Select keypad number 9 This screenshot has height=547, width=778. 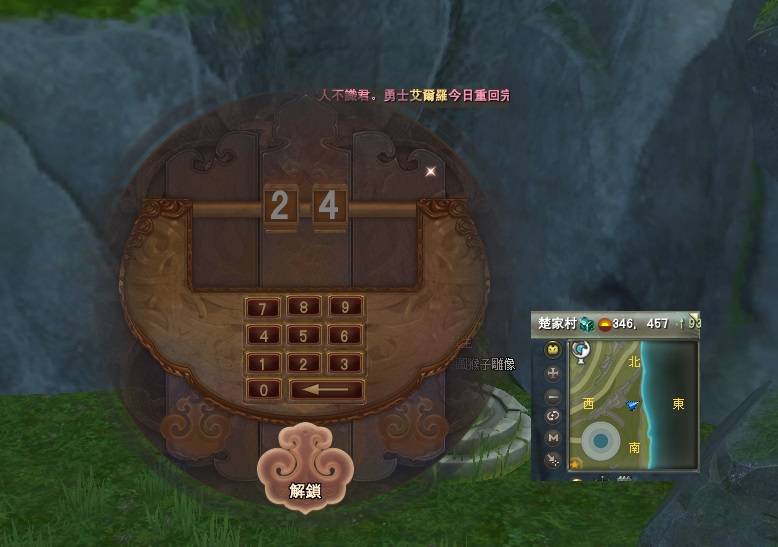(x=345, y=308)
